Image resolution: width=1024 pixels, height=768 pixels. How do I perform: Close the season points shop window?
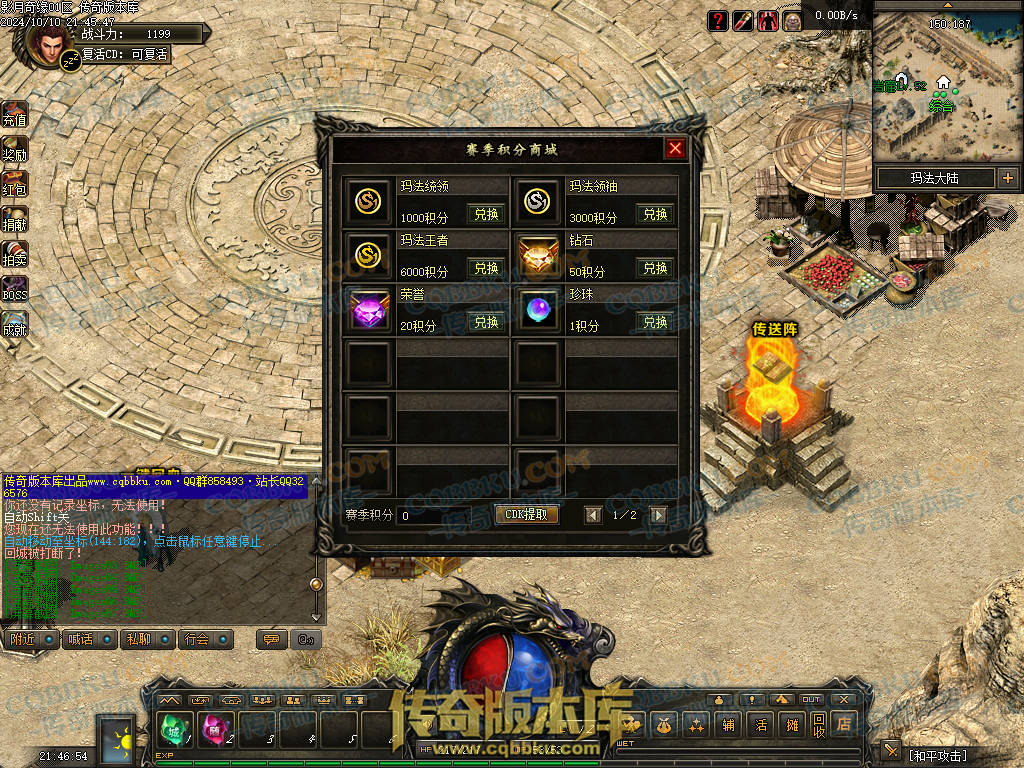676,149
